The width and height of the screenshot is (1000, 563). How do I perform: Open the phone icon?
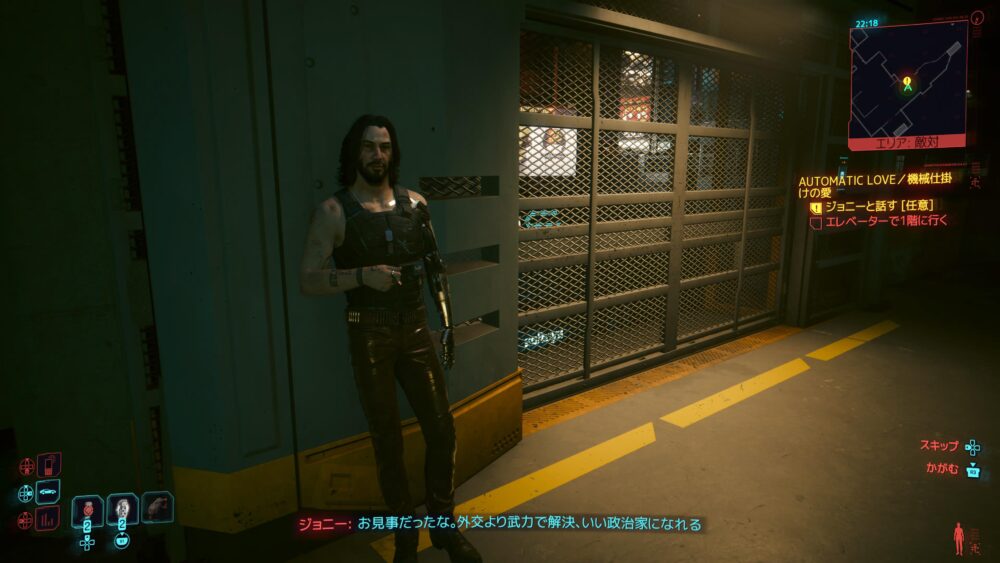(x=48, y=465)
